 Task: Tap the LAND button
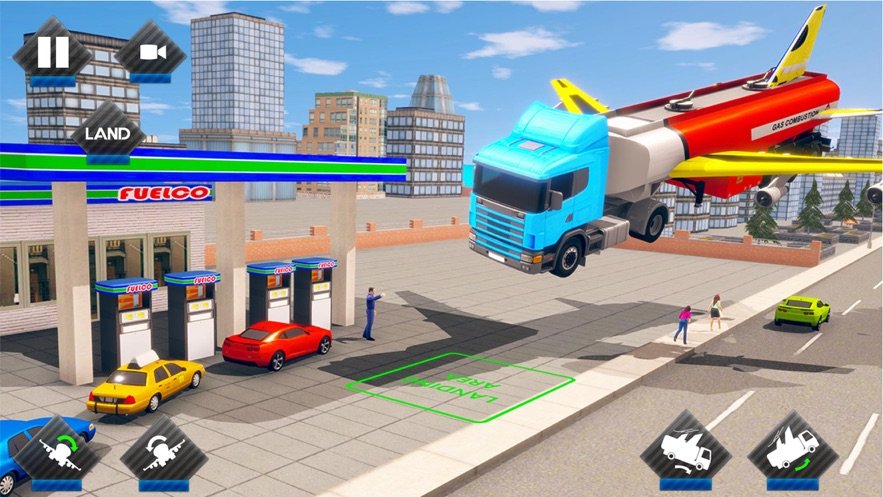click(108, 133)
